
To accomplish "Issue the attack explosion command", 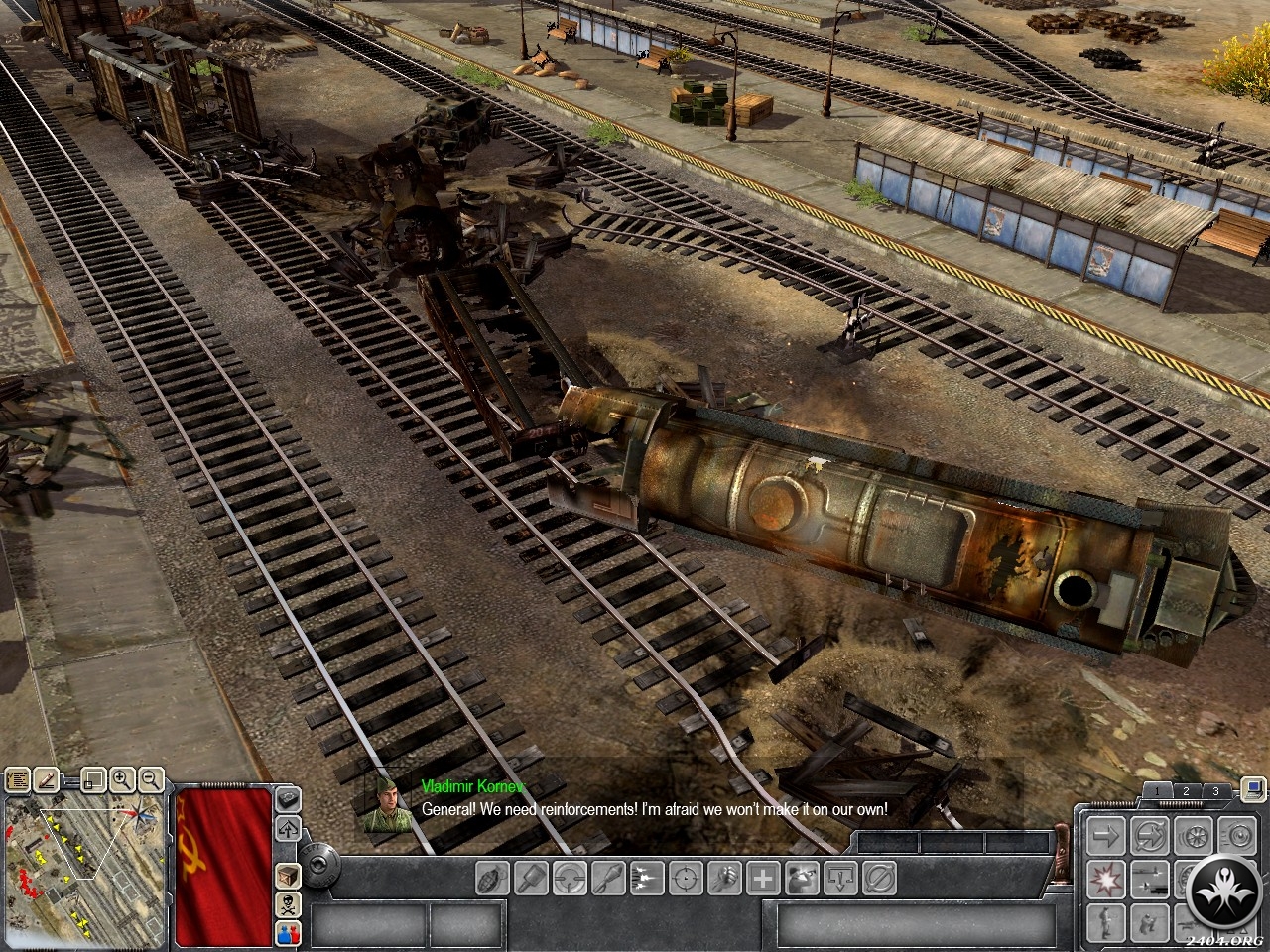I will point(1105,878).
